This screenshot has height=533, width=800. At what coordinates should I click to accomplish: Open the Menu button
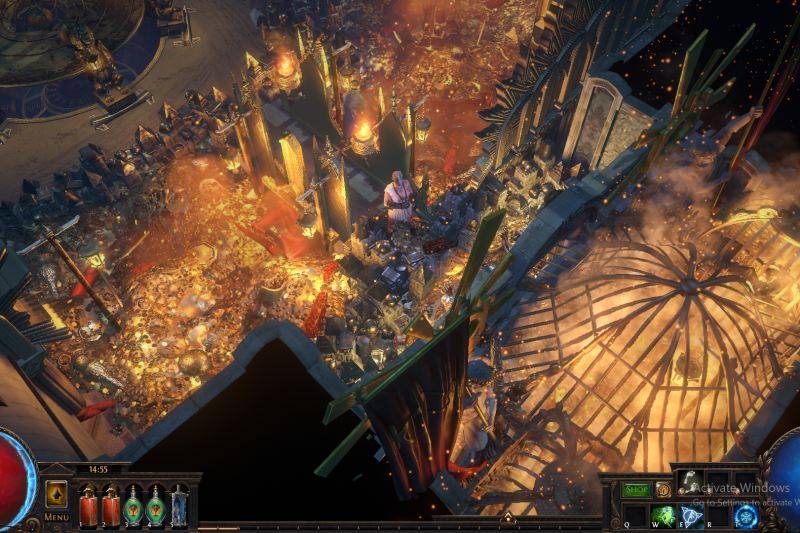click(56, 517)
